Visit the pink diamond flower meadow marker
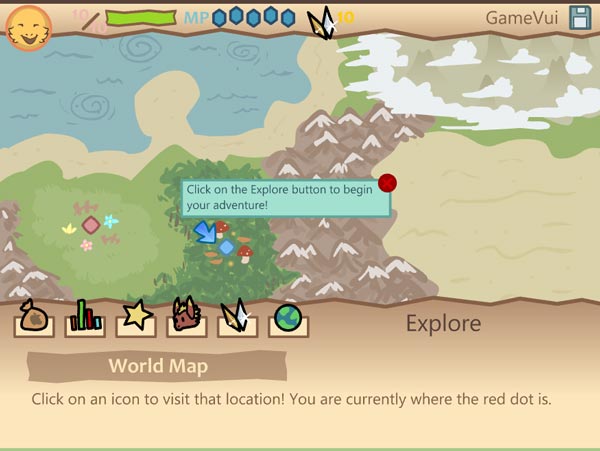This screenshot has height=451, width=600. 91,225
